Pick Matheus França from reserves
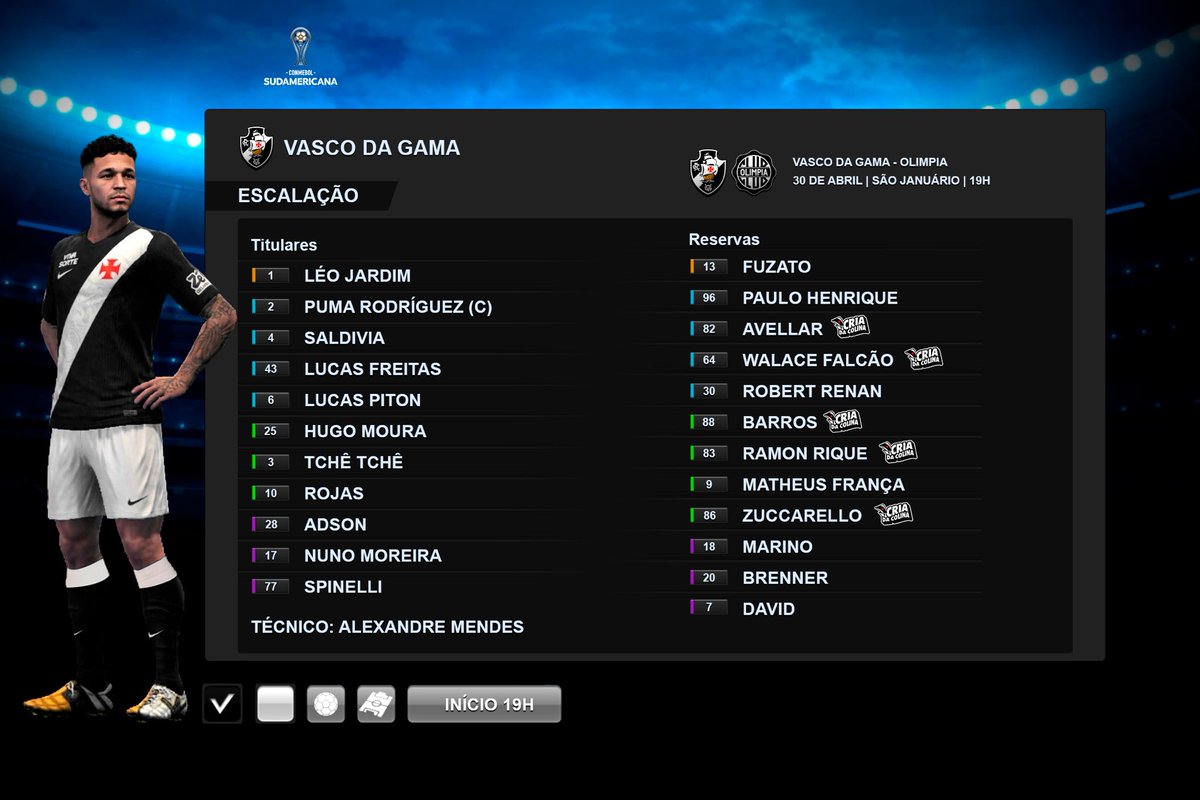Image resolution: width=1200 pixels, height=800 pixels. click(x=823, y=485)
